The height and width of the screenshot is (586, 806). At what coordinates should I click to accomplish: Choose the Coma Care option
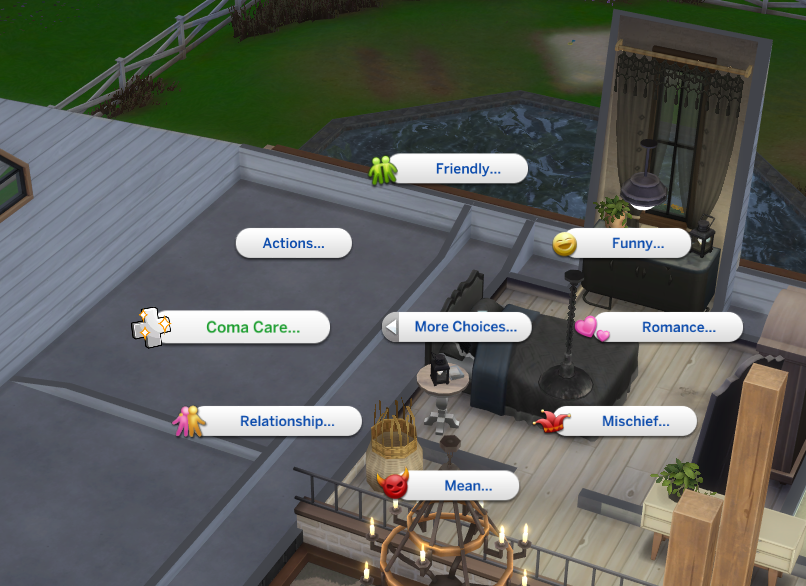click(252, 327)
